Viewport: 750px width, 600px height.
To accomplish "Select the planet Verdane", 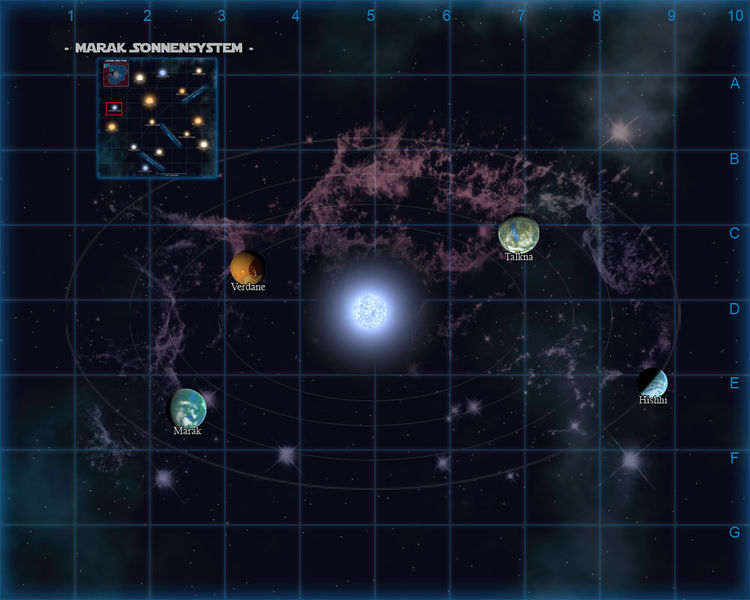I will pyautogui.click(x=247, y=267).
